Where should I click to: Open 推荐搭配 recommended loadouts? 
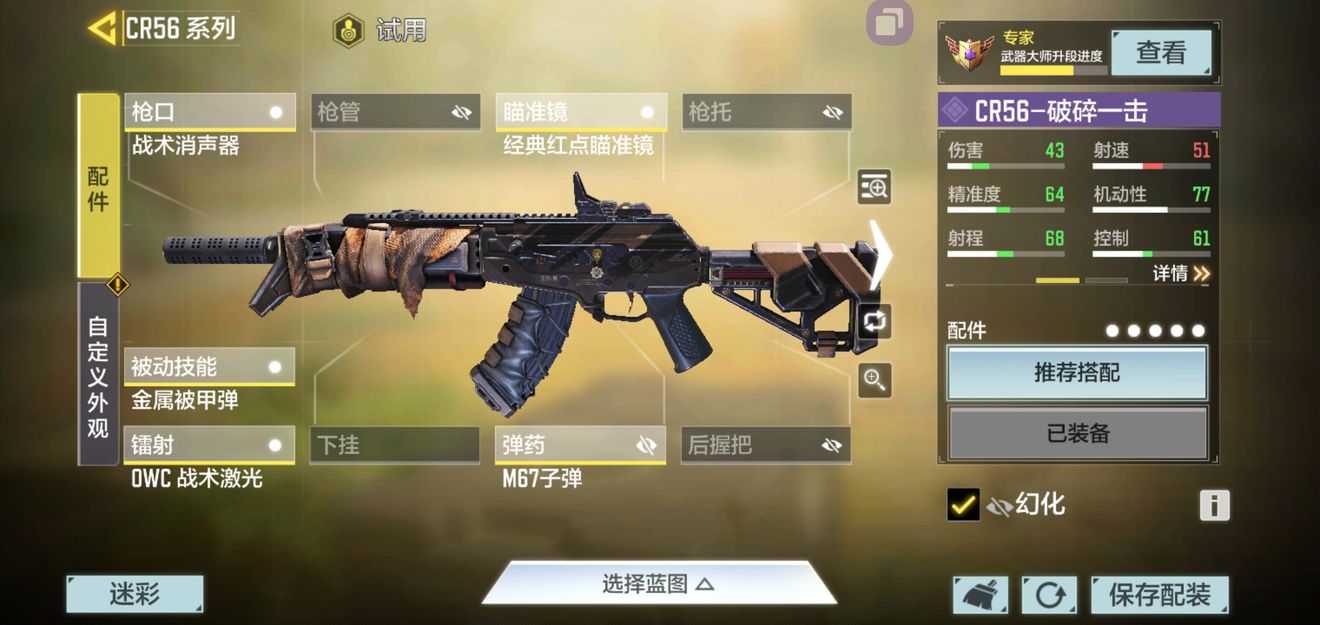1077,373
